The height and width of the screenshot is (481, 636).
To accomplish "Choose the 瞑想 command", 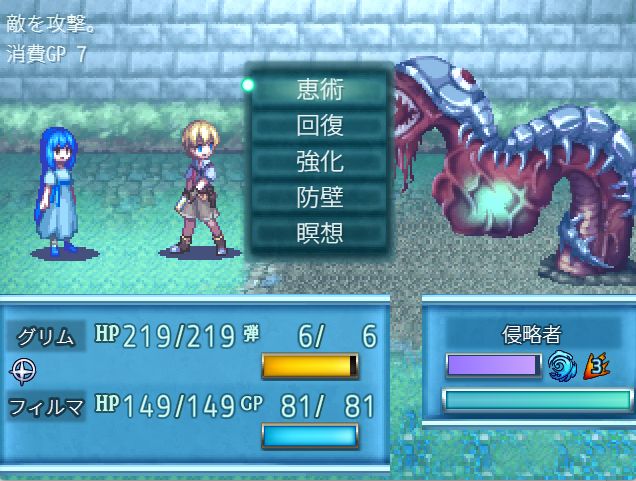I will (320, 233).
